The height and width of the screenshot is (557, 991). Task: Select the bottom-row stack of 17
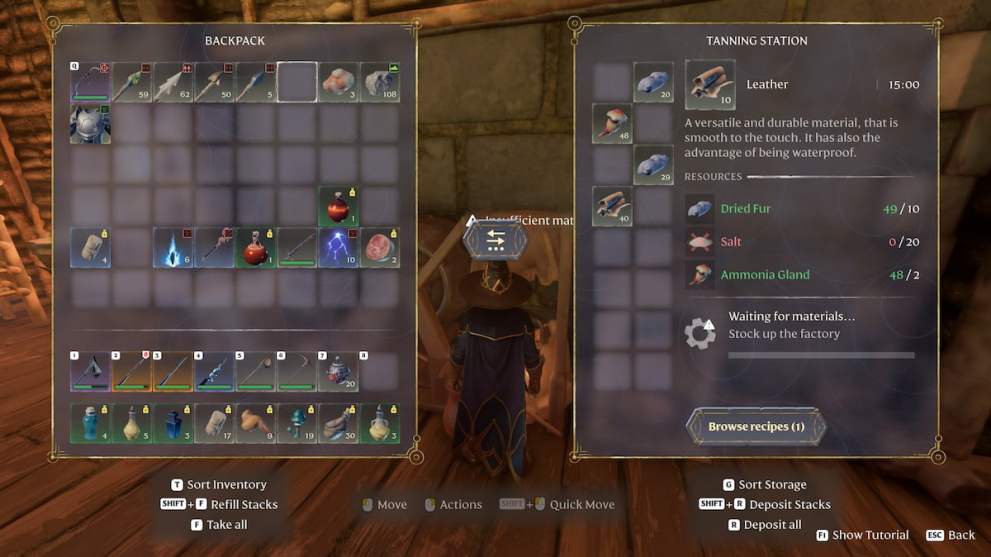click(x=214, y=423)
